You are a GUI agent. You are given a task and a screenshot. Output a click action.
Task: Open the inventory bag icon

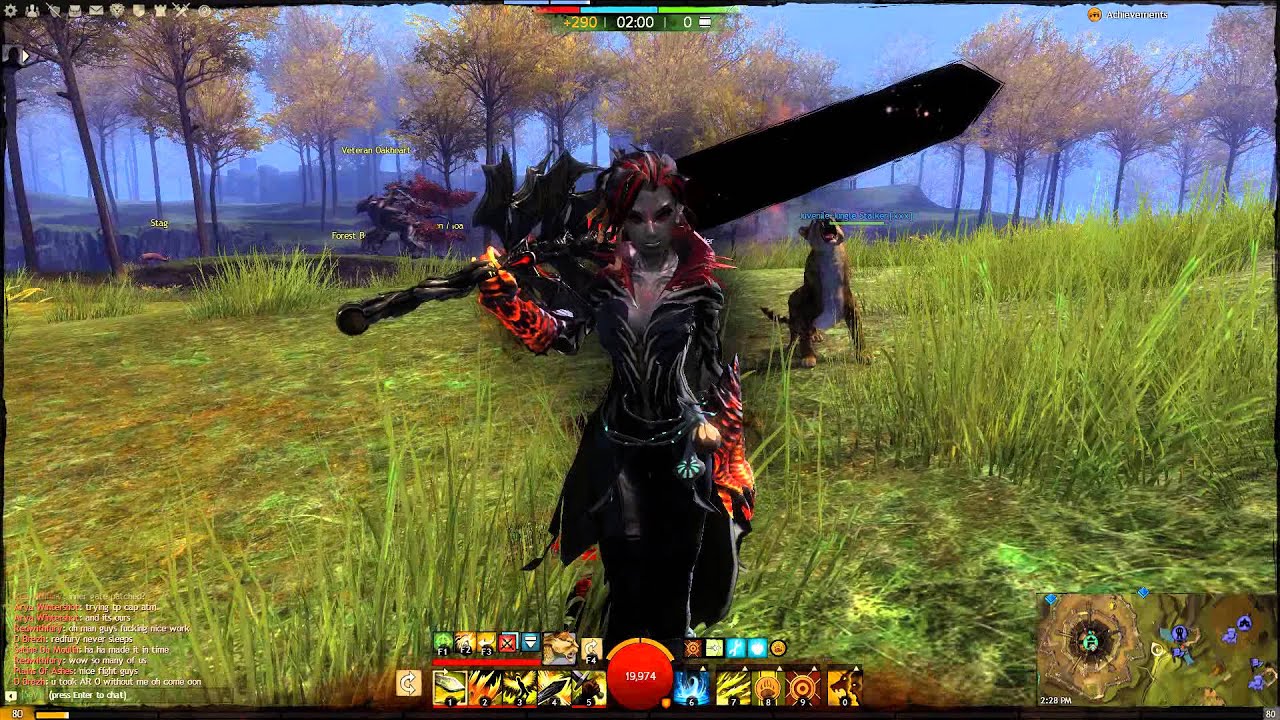[x=74, y=8]
